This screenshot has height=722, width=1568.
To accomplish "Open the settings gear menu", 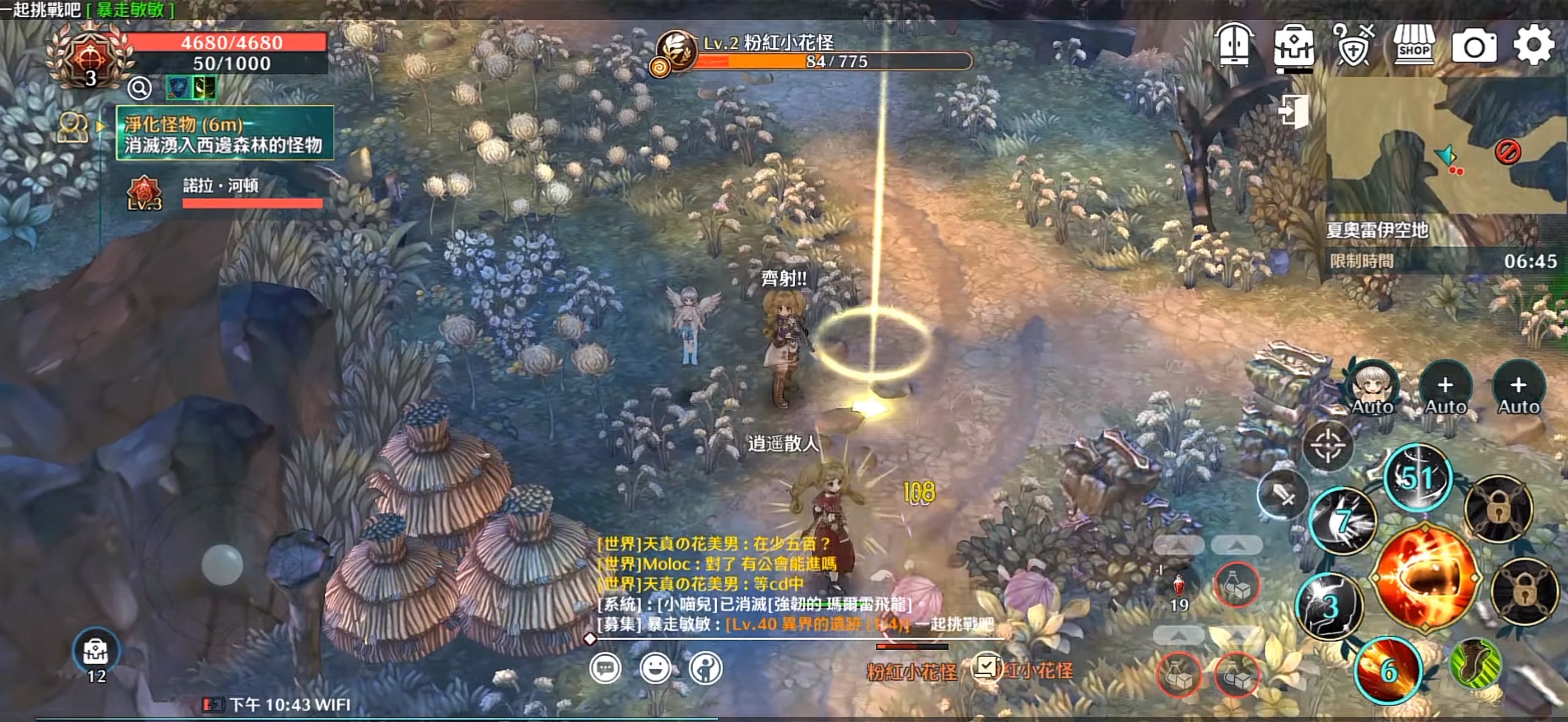I will [1533, 45].
